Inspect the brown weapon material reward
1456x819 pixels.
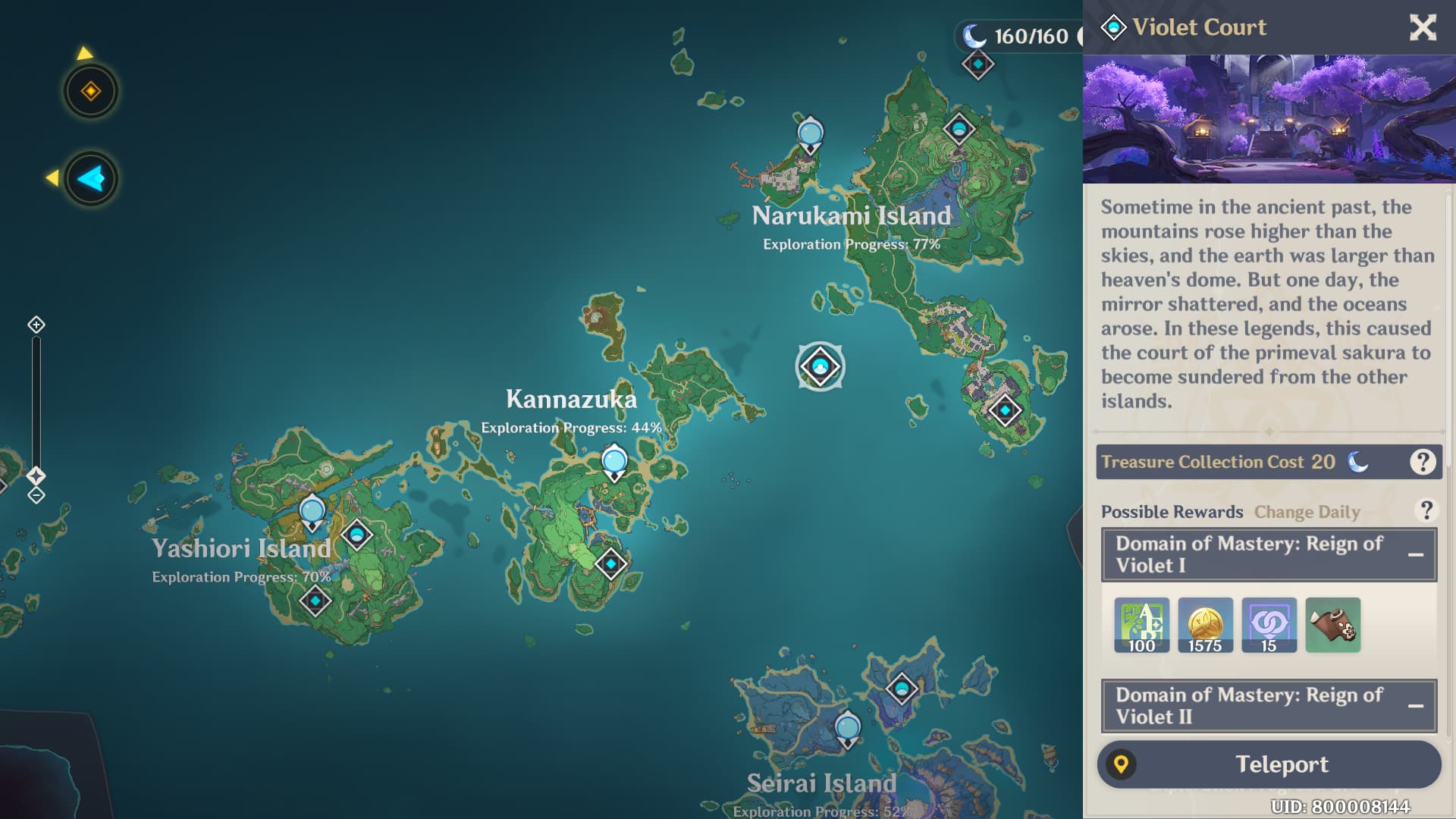(x=1333, y=626)
